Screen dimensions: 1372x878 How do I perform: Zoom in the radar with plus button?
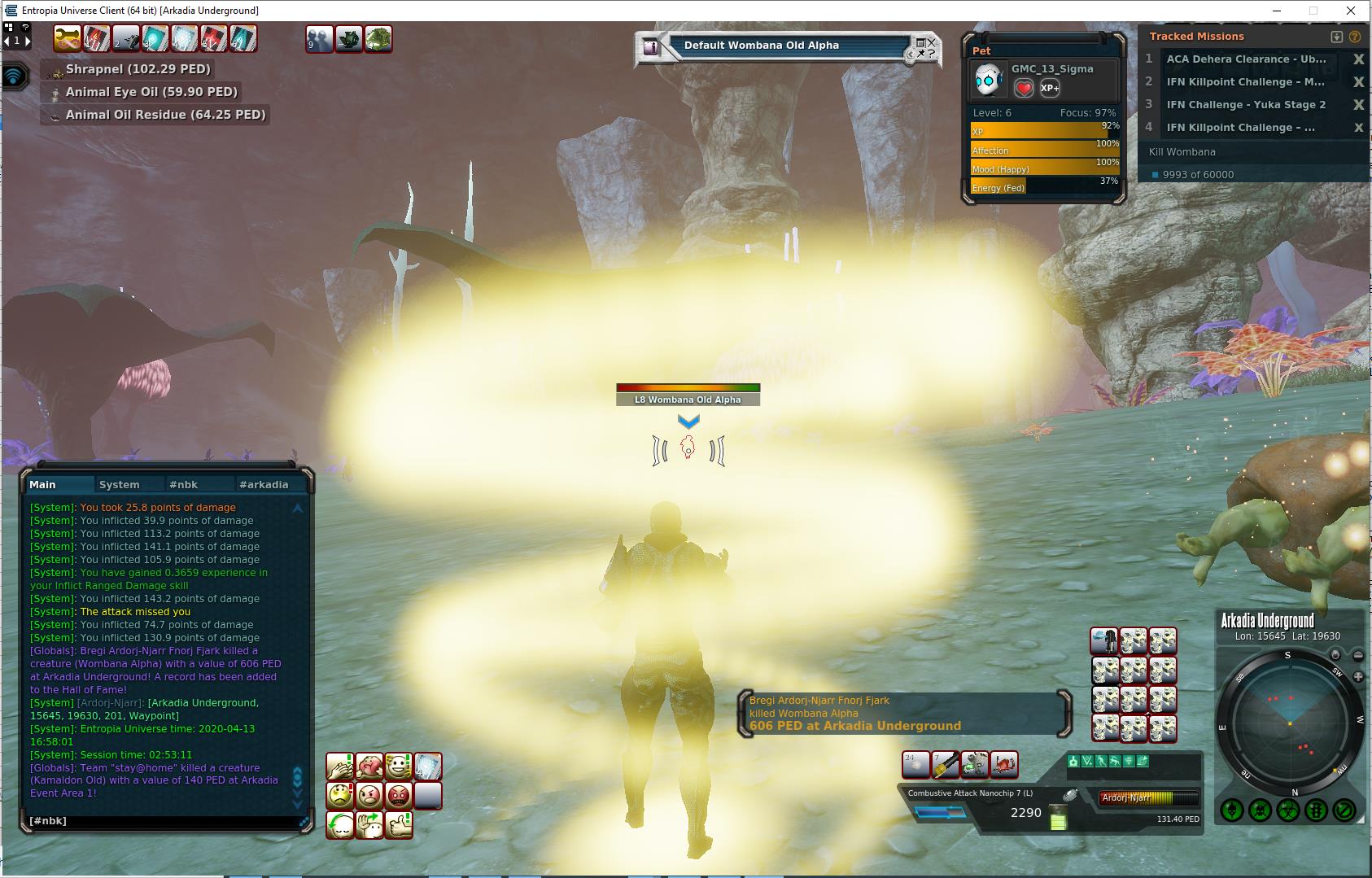[1358, 676]
